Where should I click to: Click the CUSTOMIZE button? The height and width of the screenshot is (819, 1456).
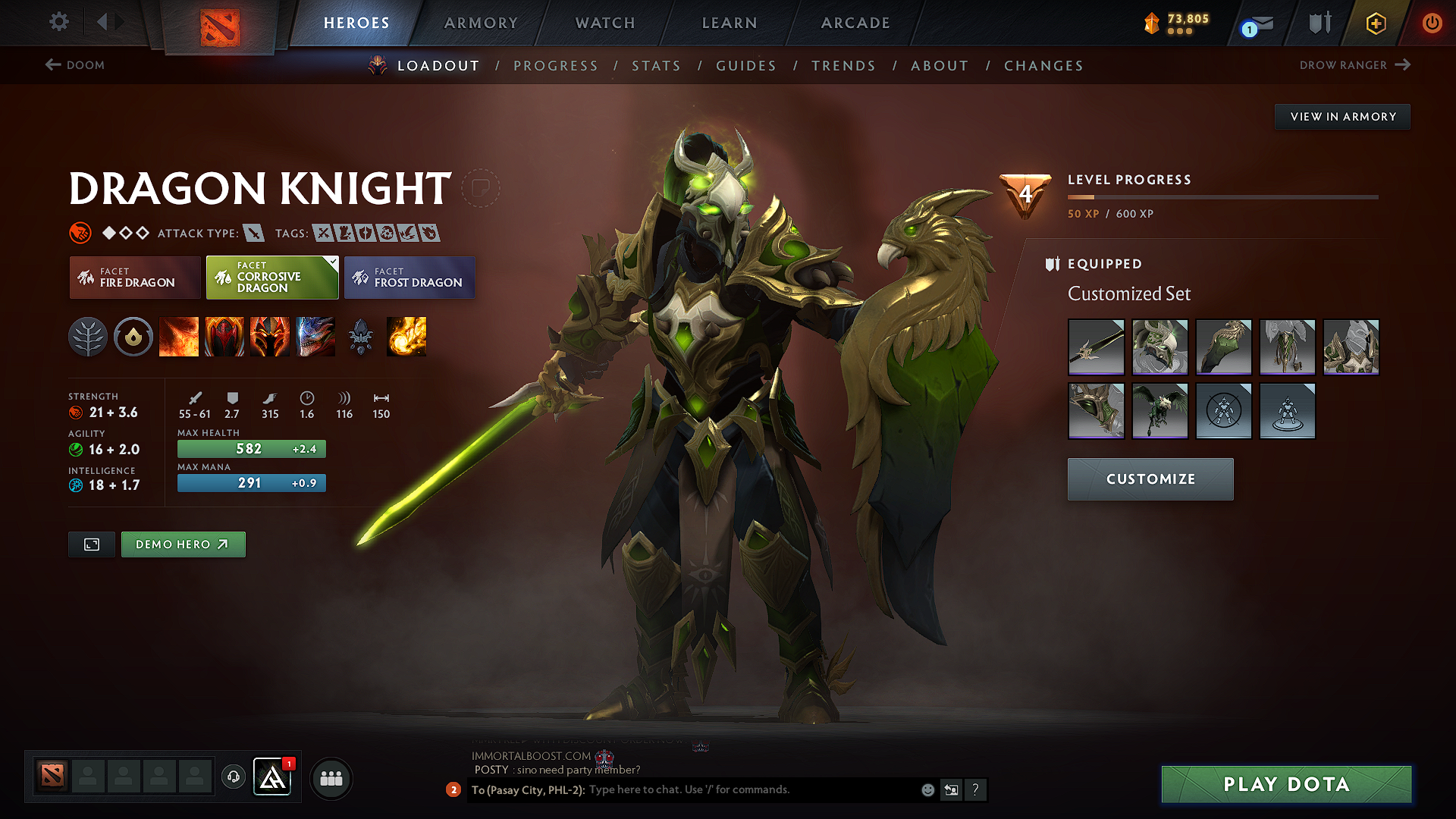tap(1150, 479)
